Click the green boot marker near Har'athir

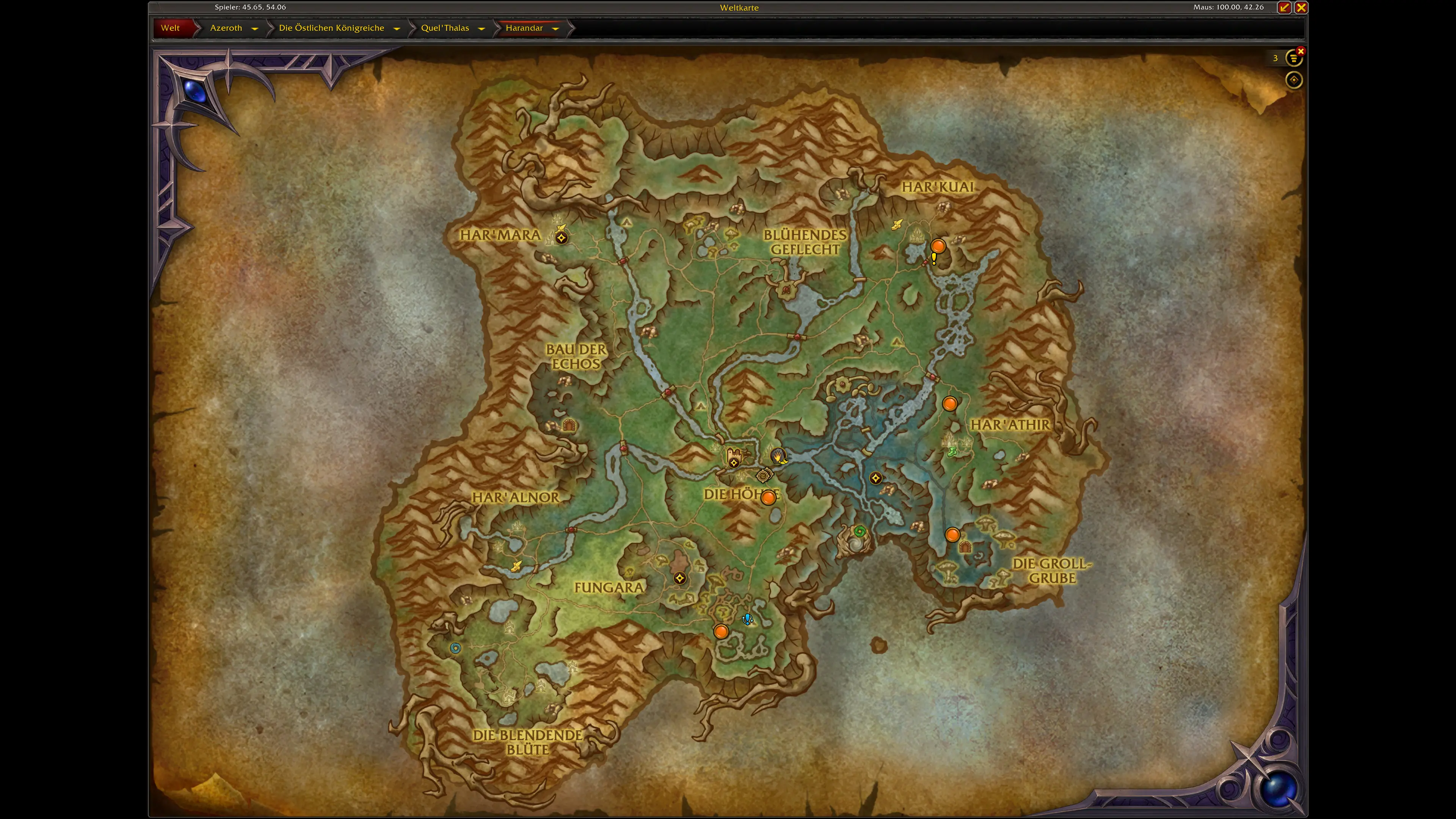952,451
